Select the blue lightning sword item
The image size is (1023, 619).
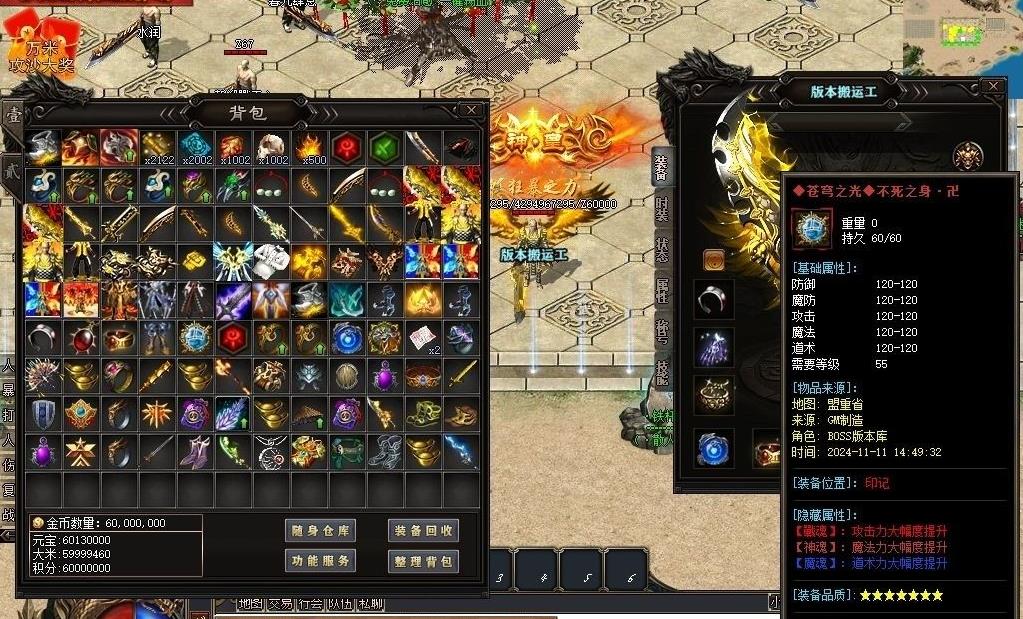click(461, 451)
